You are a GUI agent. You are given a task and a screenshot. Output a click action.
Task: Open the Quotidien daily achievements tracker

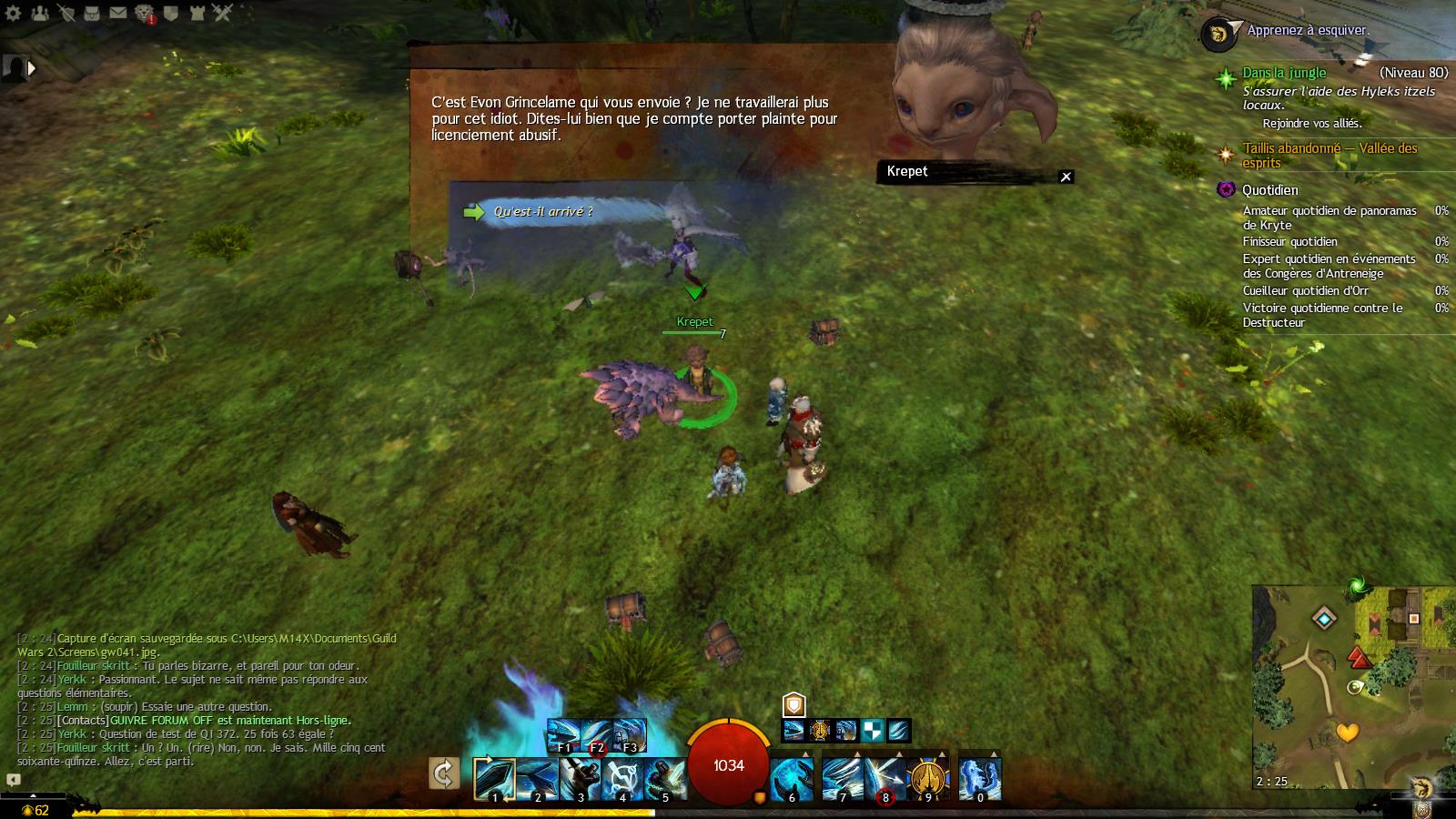(1270, 190)
